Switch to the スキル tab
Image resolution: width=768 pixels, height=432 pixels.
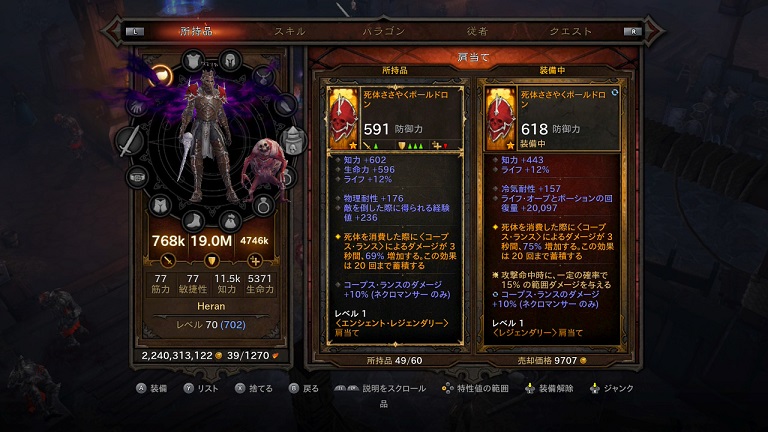(290, 31)
